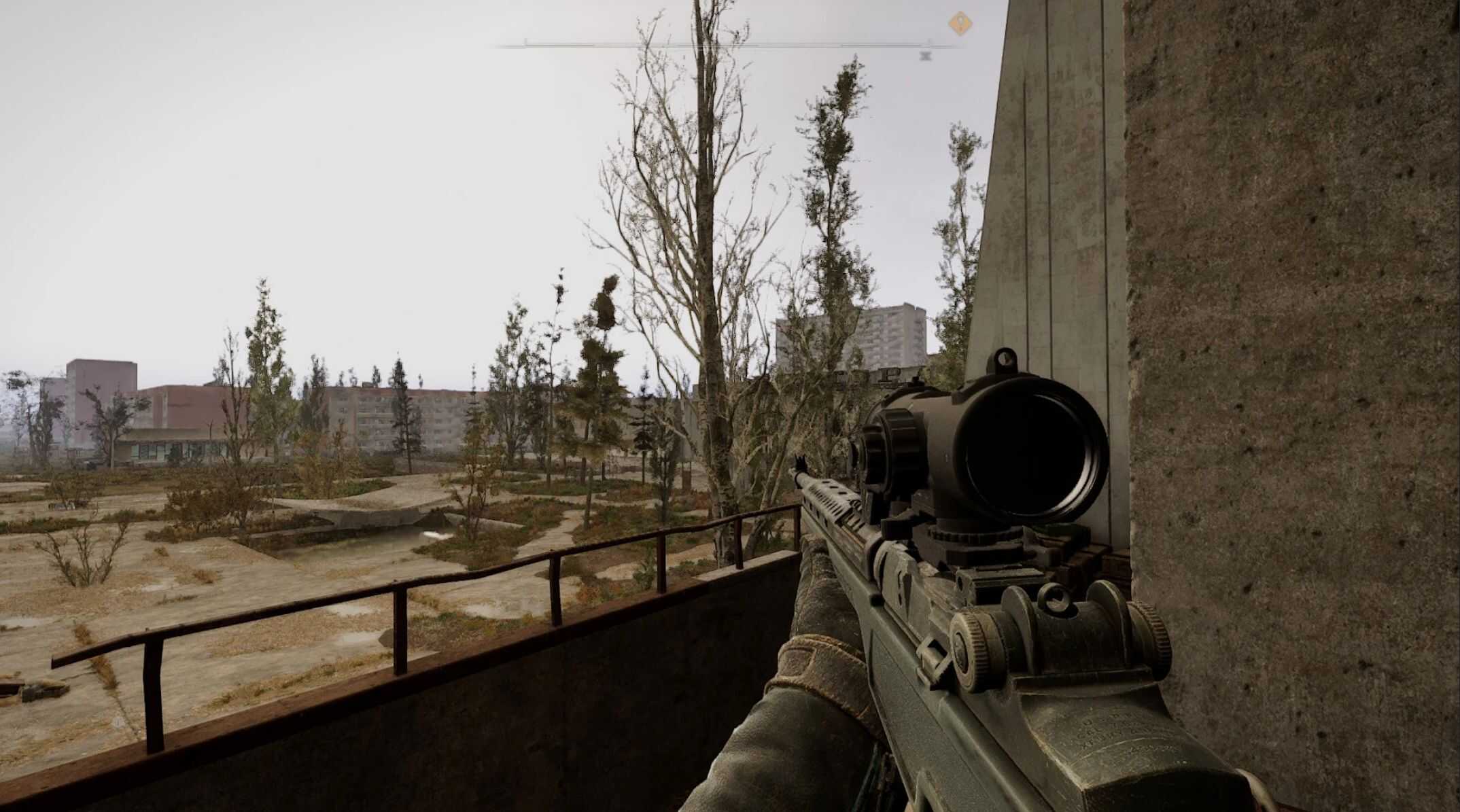
Task: Select the compass bar at top
Action: coord(727,46)
